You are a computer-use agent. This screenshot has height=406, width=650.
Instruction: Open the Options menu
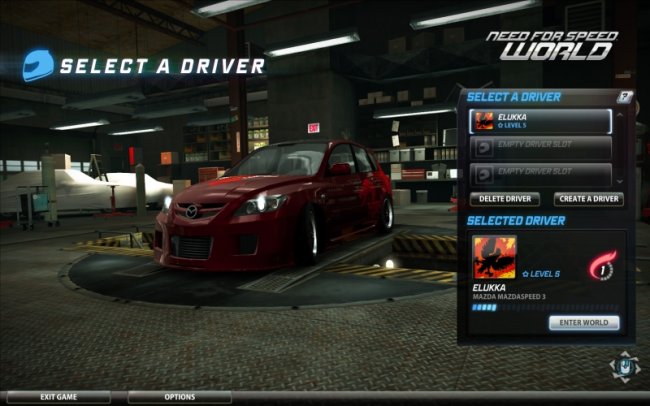pos(179,397)
